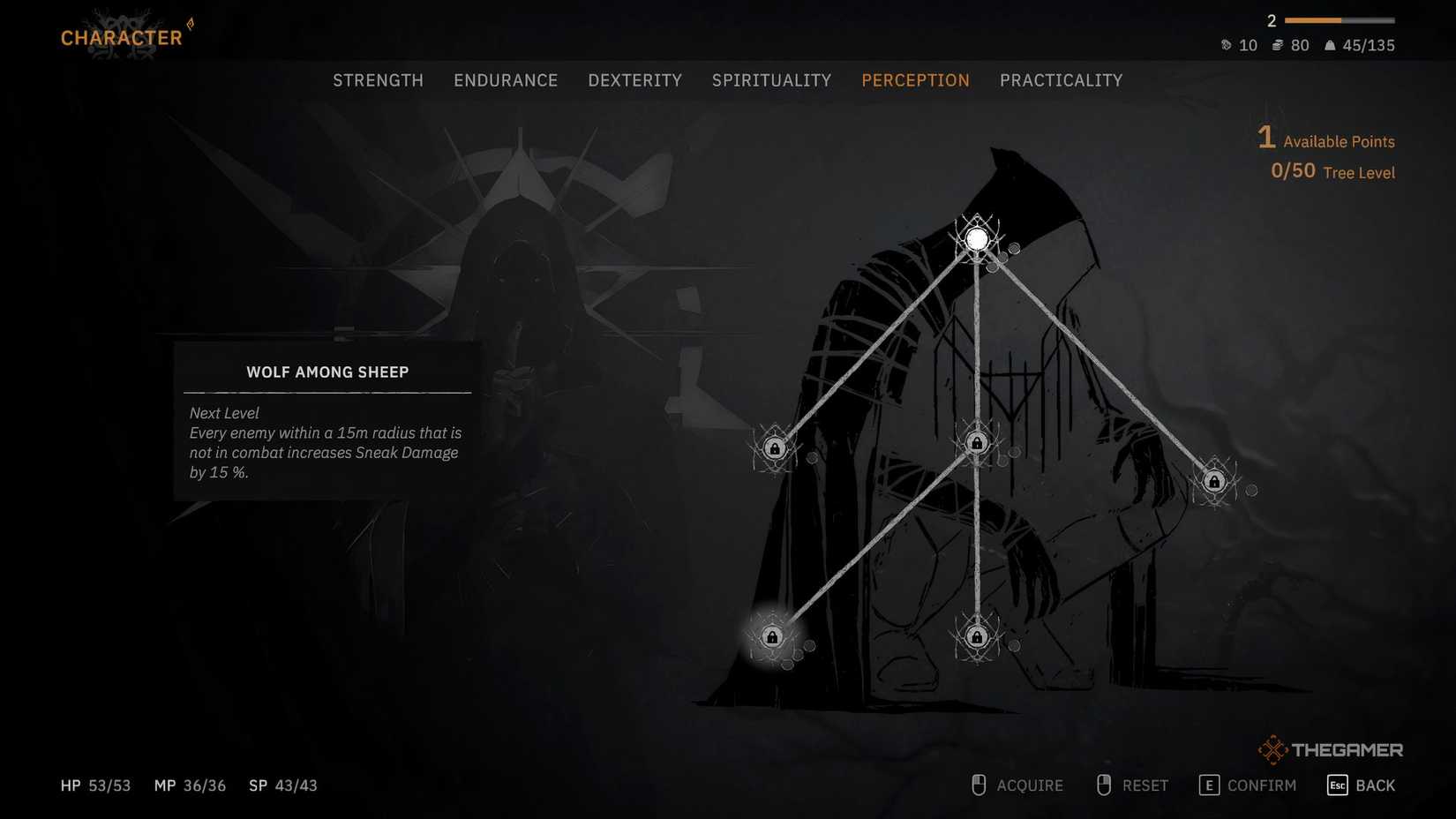
Task: Select the locked skill node in the tree center
Action: click(x=976, y=443)
